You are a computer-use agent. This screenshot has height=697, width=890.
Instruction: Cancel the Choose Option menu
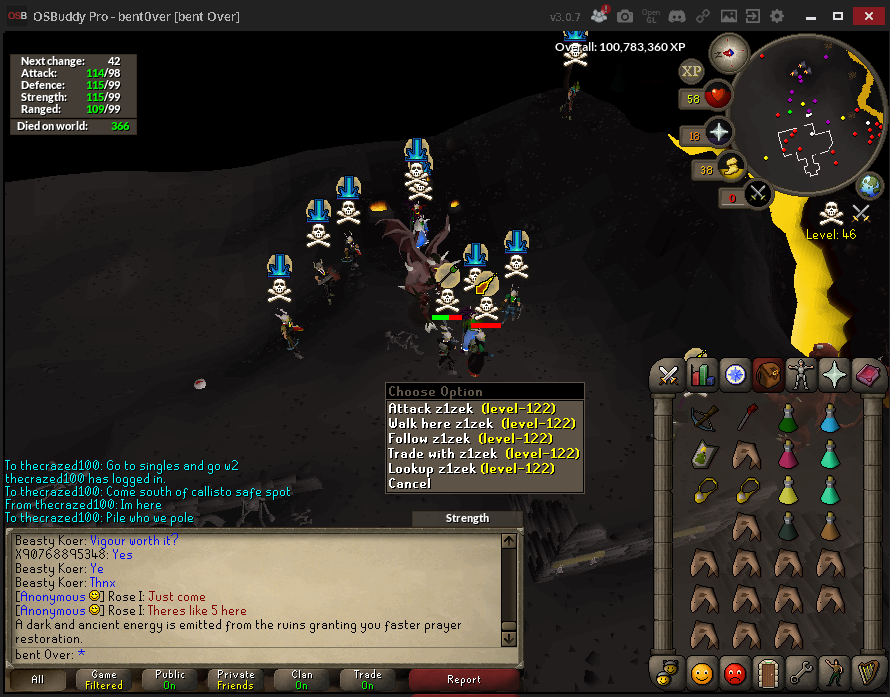pyautogui.click(x=409, y=483)
